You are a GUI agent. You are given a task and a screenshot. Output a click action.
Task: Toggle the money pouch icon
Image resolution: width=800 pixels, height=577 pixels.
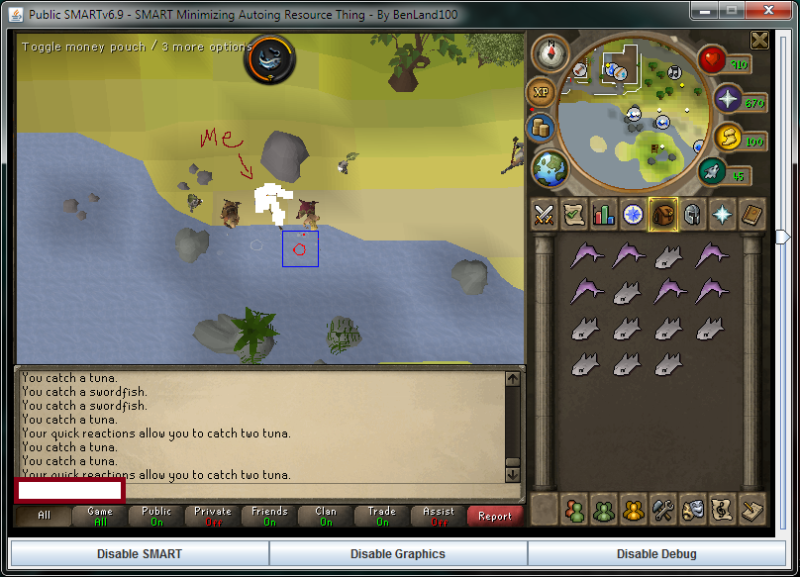coord(540,128)
